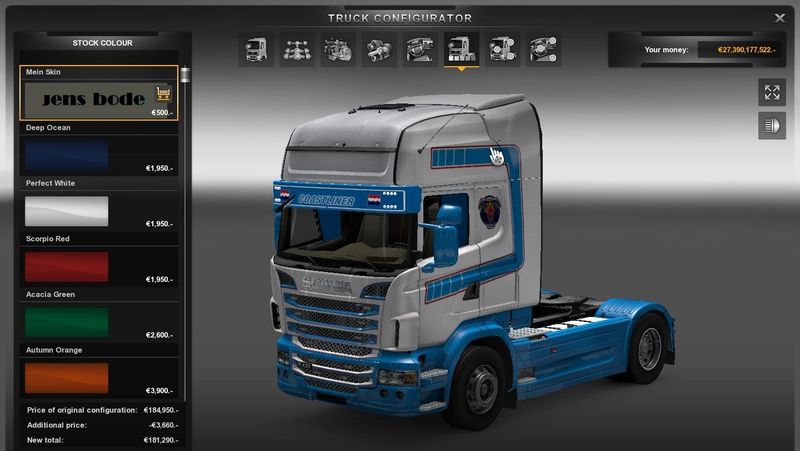Close the Truck Configurator window
The height and width of the screenshot is (451, 800).
(x=780, y=18)
